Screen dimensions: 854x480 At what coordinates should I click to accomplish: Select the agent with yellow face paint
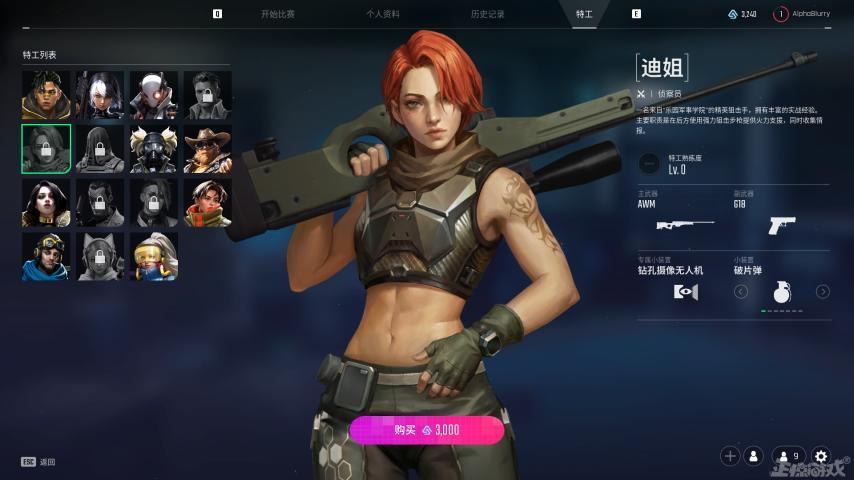point(46,95)
